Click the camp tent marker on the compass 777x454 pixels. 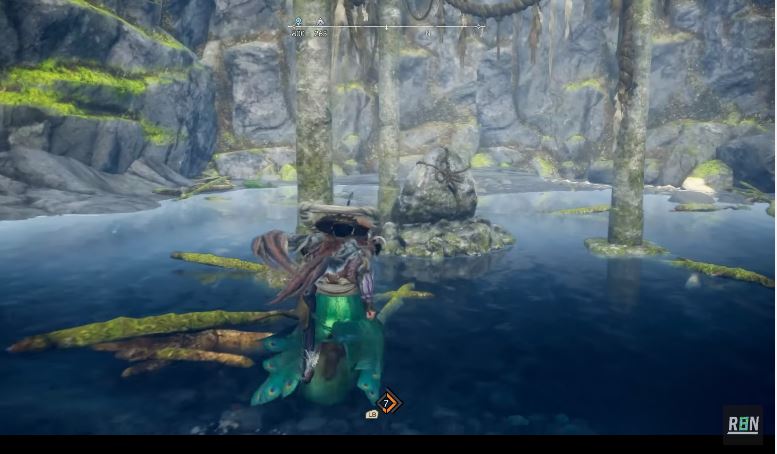[320, 21]
